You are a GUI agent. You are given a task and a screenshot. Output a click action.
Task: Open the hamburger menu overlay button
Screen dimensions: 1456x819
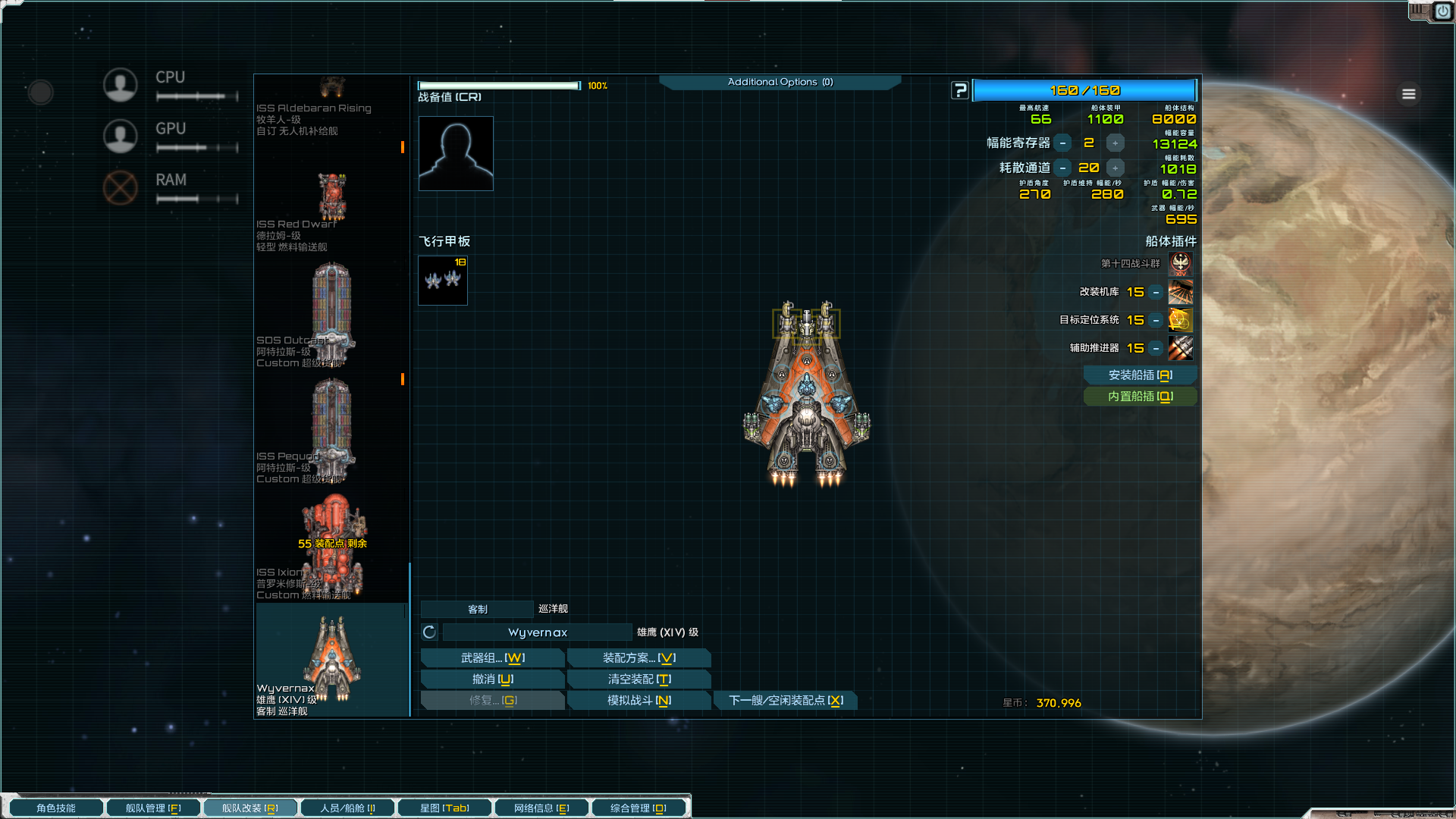pos(1409,94)
